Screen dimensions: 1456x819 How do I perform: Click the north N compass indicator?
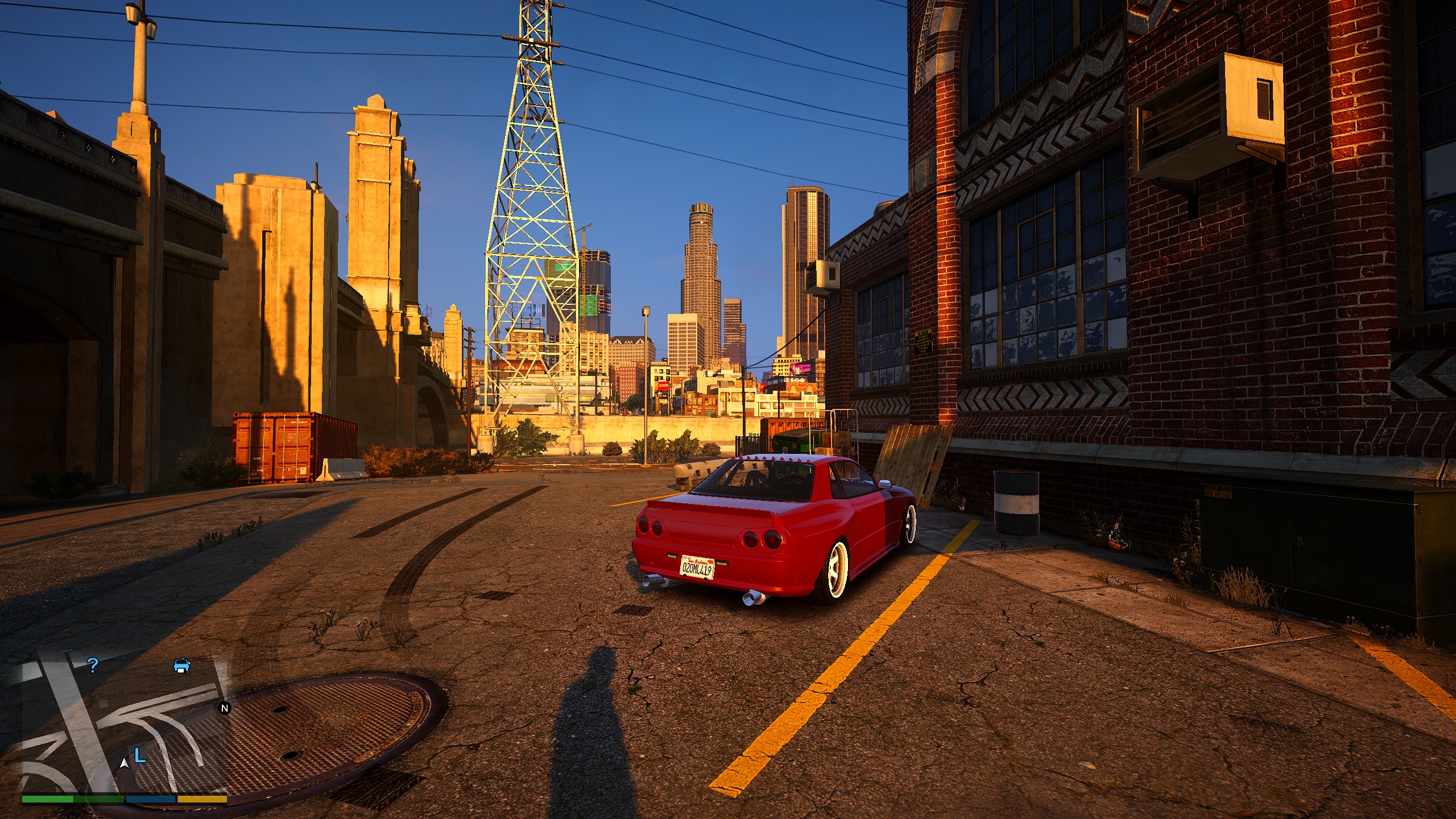[x=225, y=708]
